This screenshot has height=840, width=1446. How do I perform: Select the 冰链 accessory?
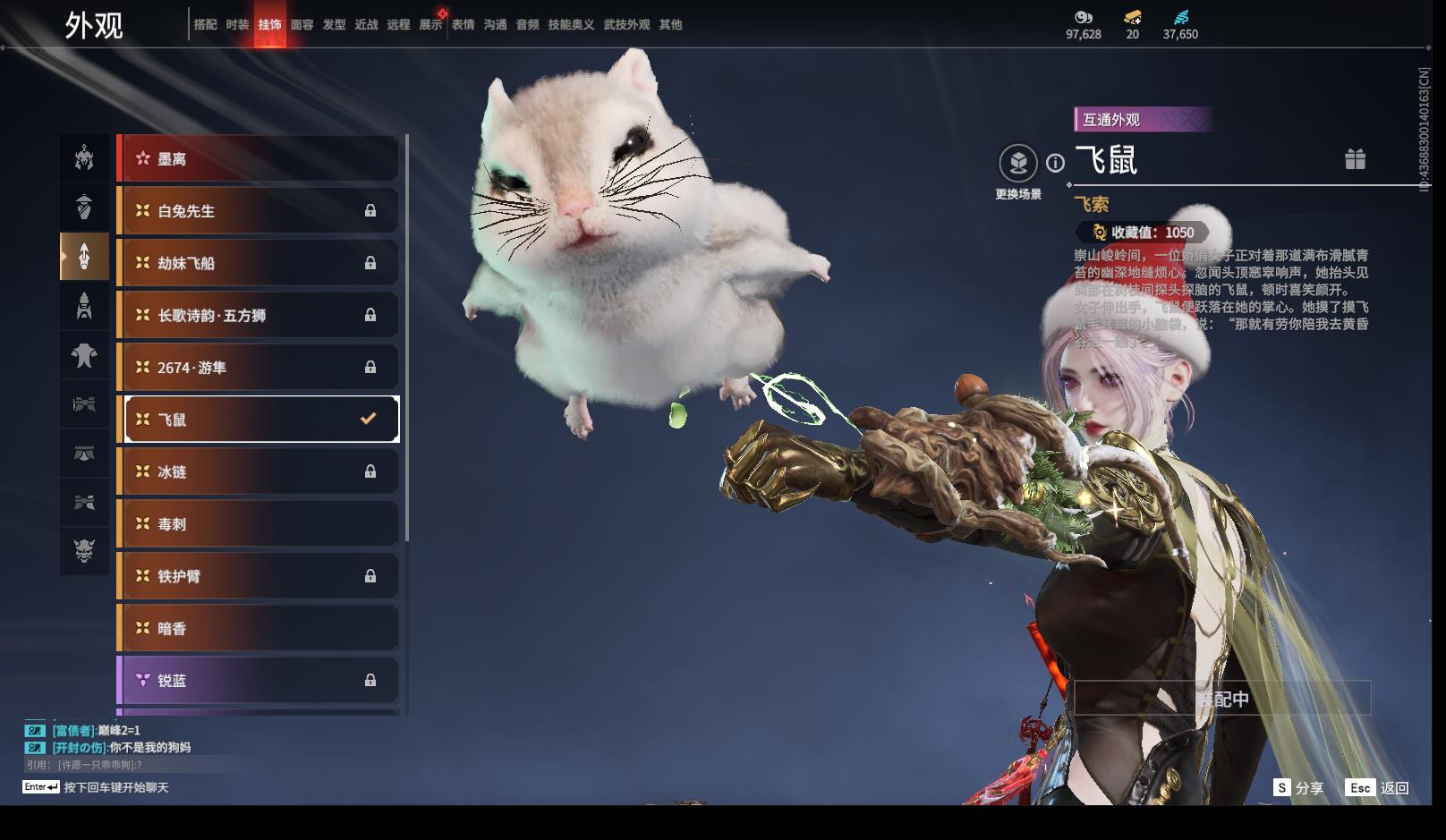point(259,471)
